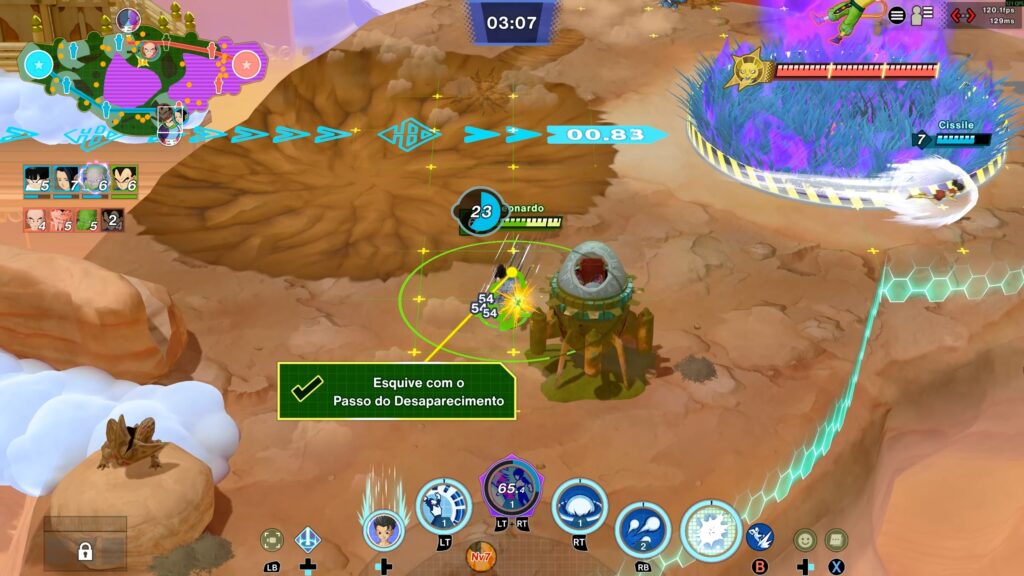Open the minimap of the battlefield
The image size is (1024, 576).
point(140,74)
